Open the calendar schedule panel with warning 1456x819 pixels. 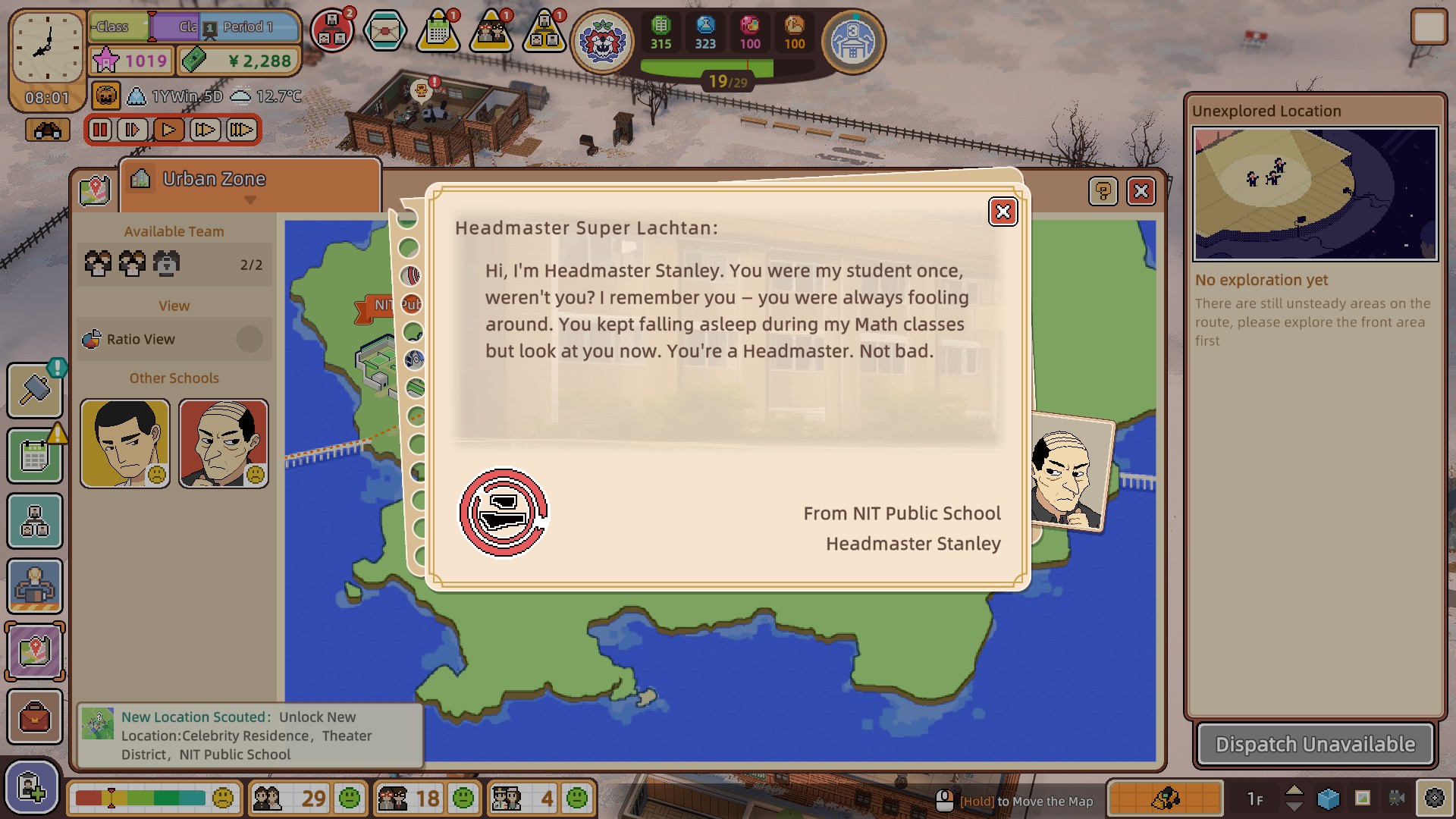(34, 455)
